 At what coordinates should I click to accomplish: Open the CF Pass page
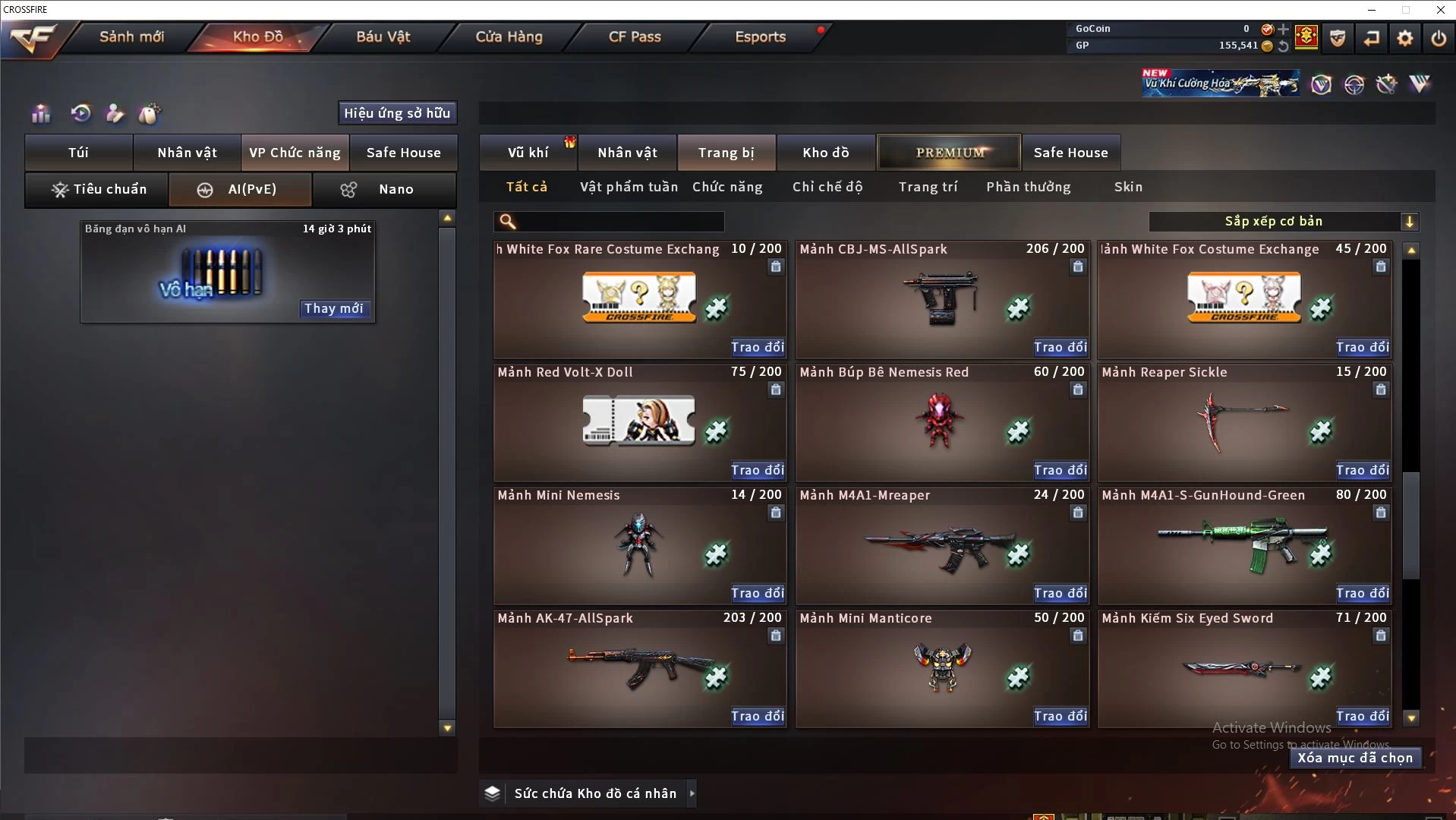tap(635, 36)
